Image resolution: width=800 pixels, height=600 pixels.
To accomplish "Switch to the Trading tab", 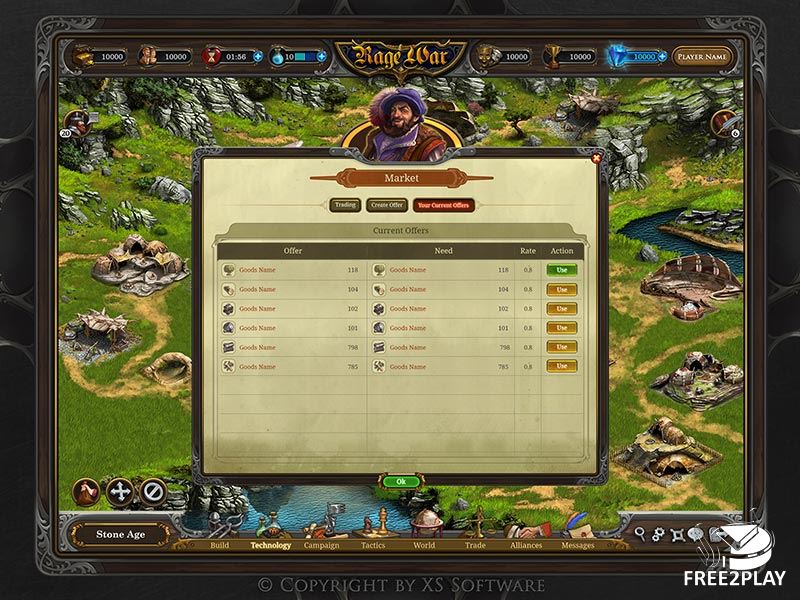I will click(345, 205).
